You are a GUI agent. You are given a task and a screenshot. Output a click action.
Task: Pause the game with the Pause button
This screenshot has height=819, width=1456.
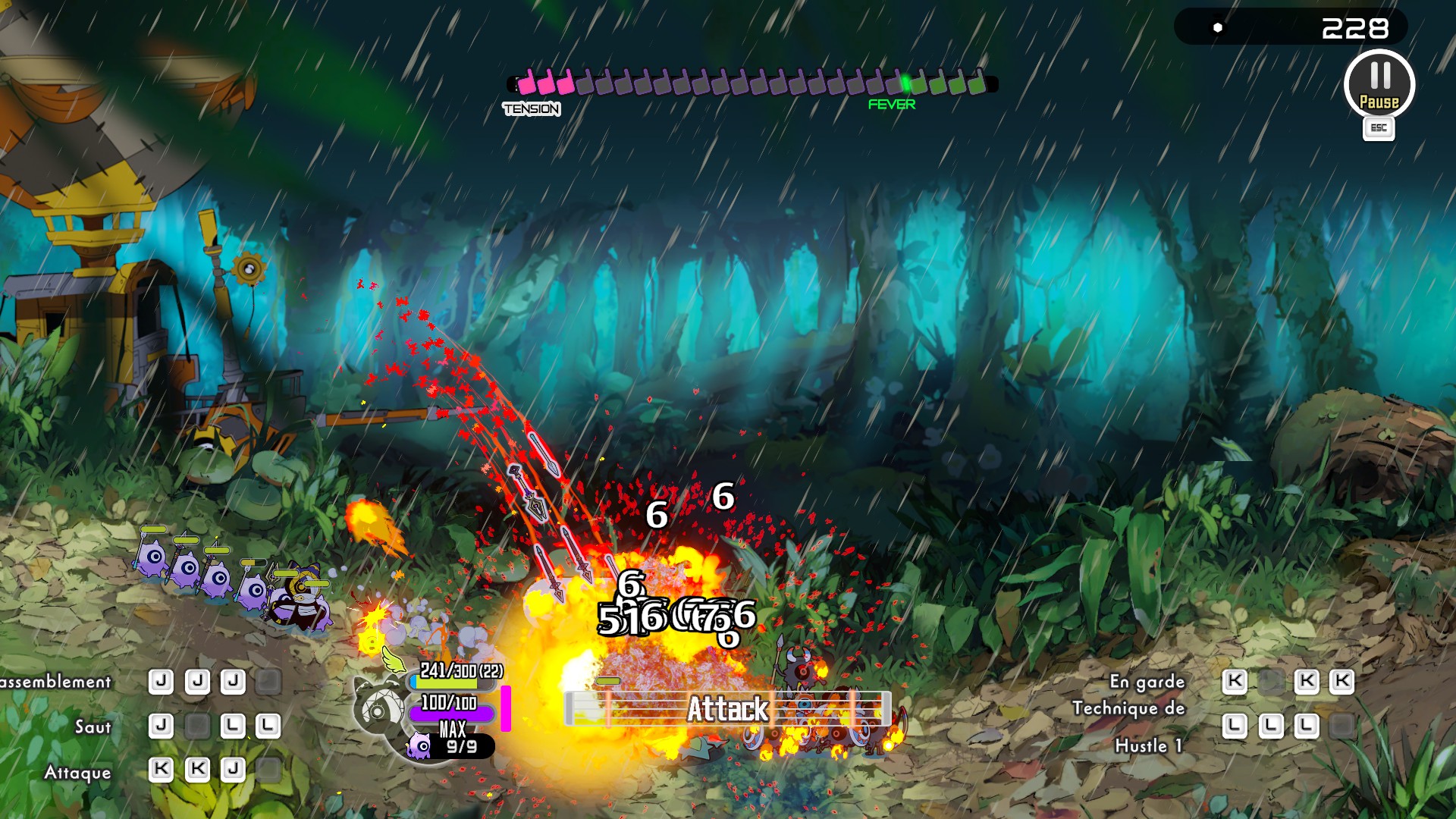[1379, 84]
